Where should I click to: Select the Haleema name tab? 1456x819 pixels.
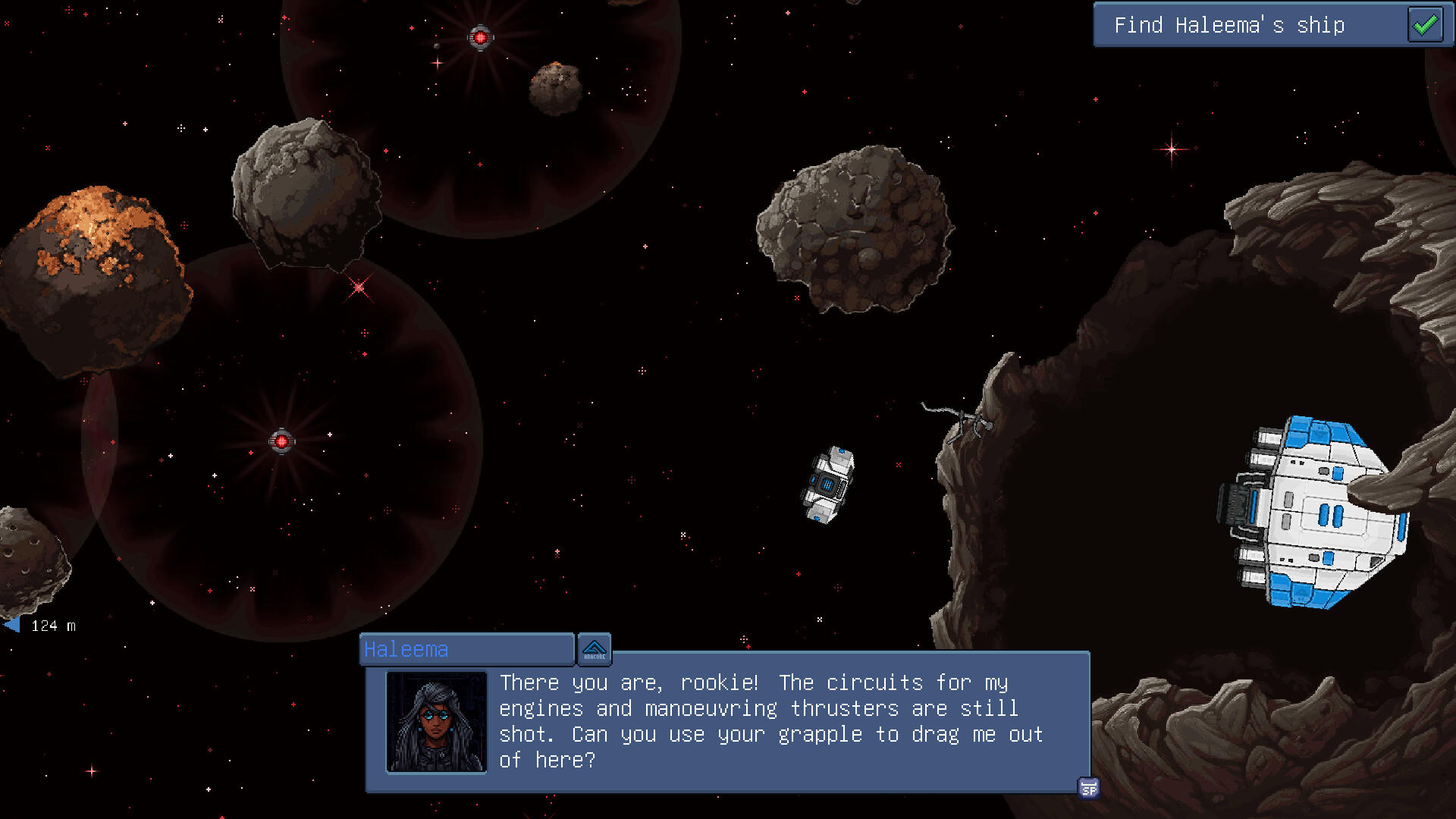click(466, 649)
